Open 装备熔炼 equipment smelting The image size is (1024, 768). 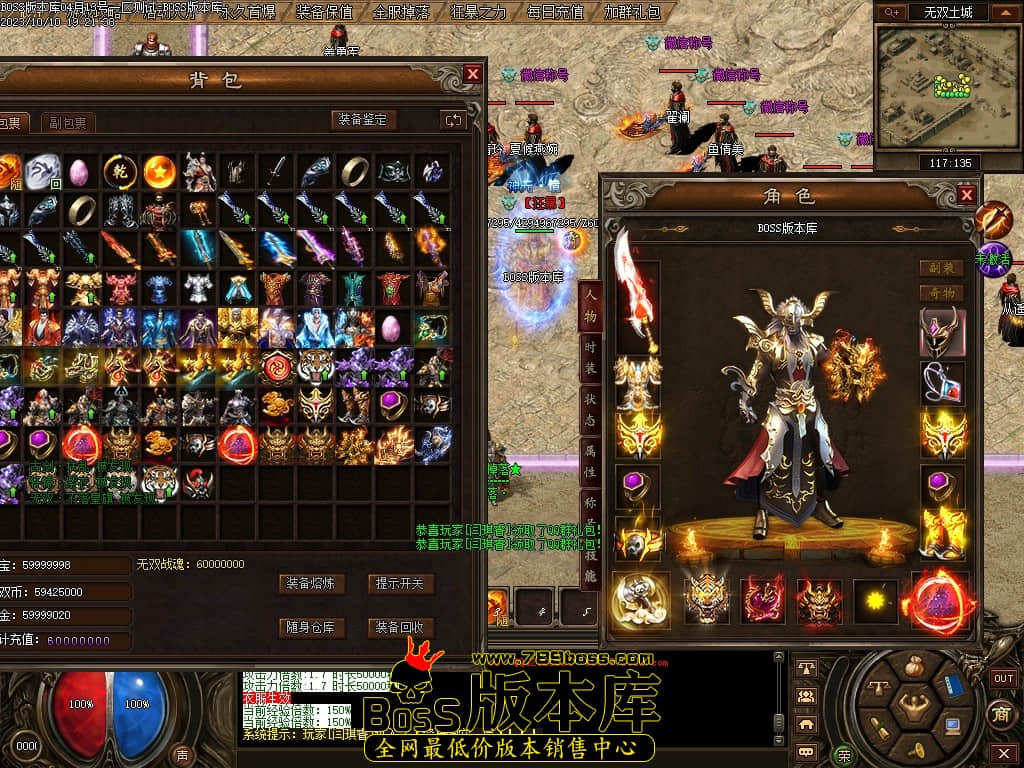tap(311, 583)
